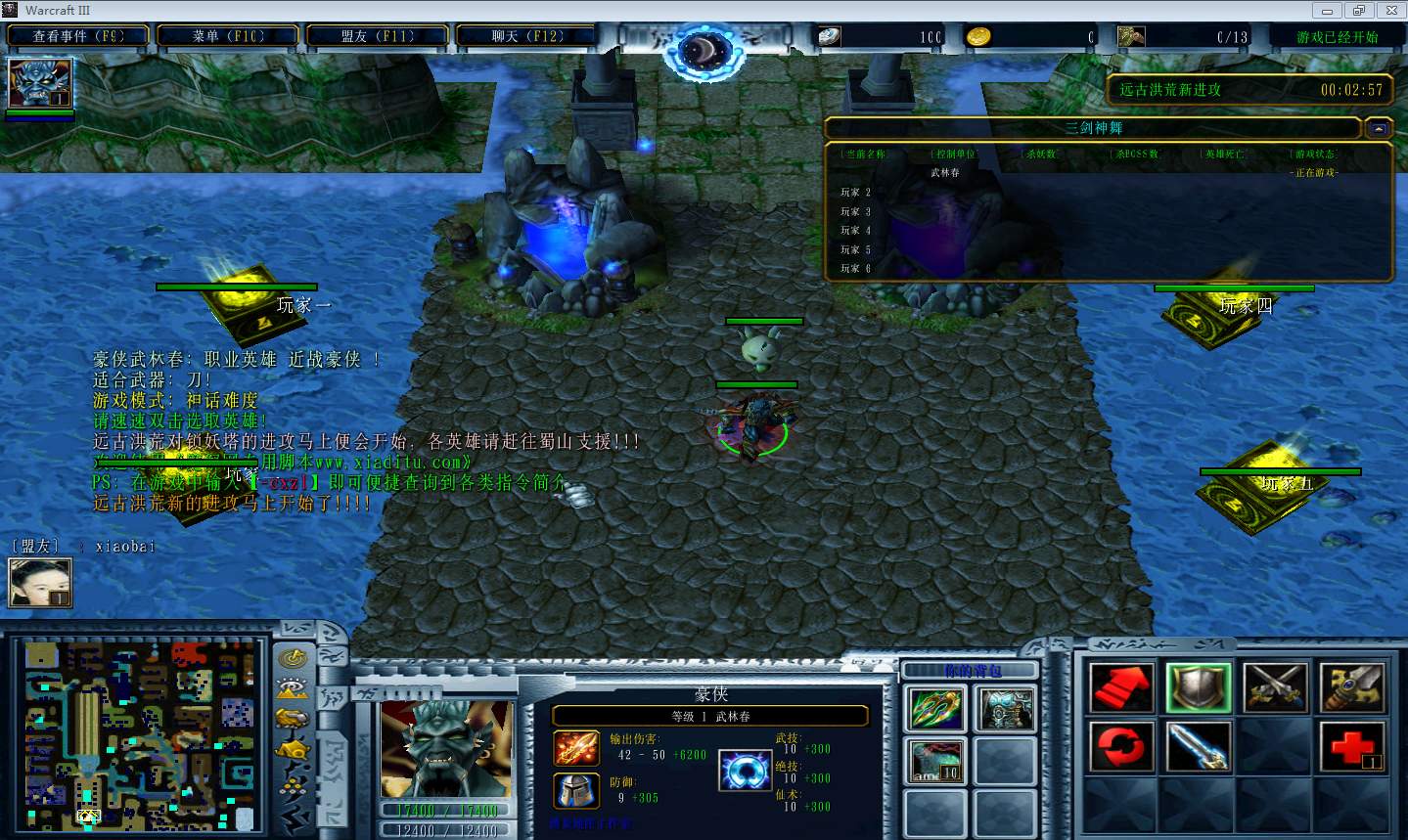Close the Warcraft III window
The width and height of the screenshot is (1408, 840).
[1390, 11]
